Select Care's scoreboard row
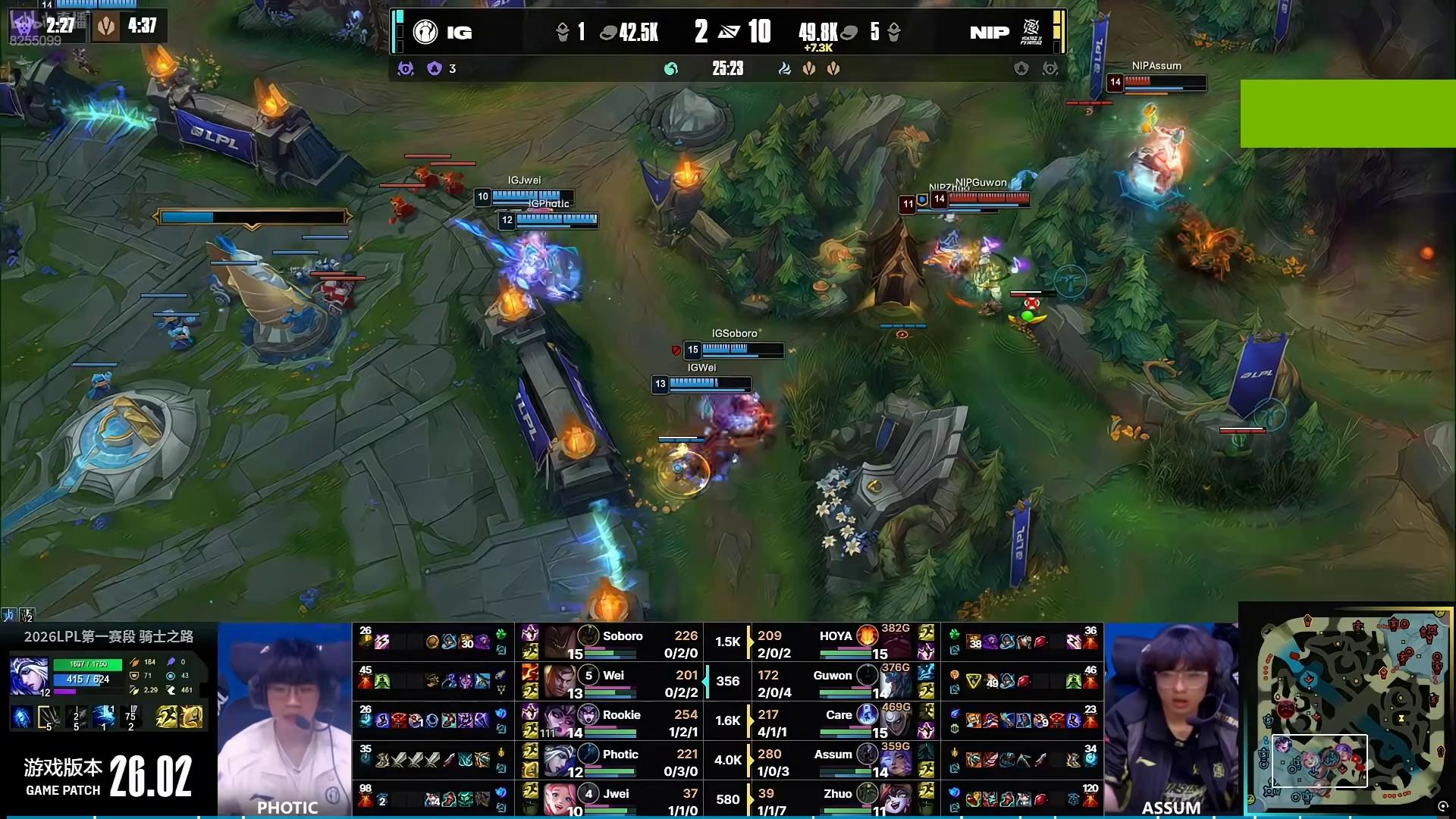The width and height of the screenshot is (1456, 819). tap(834, 721)
